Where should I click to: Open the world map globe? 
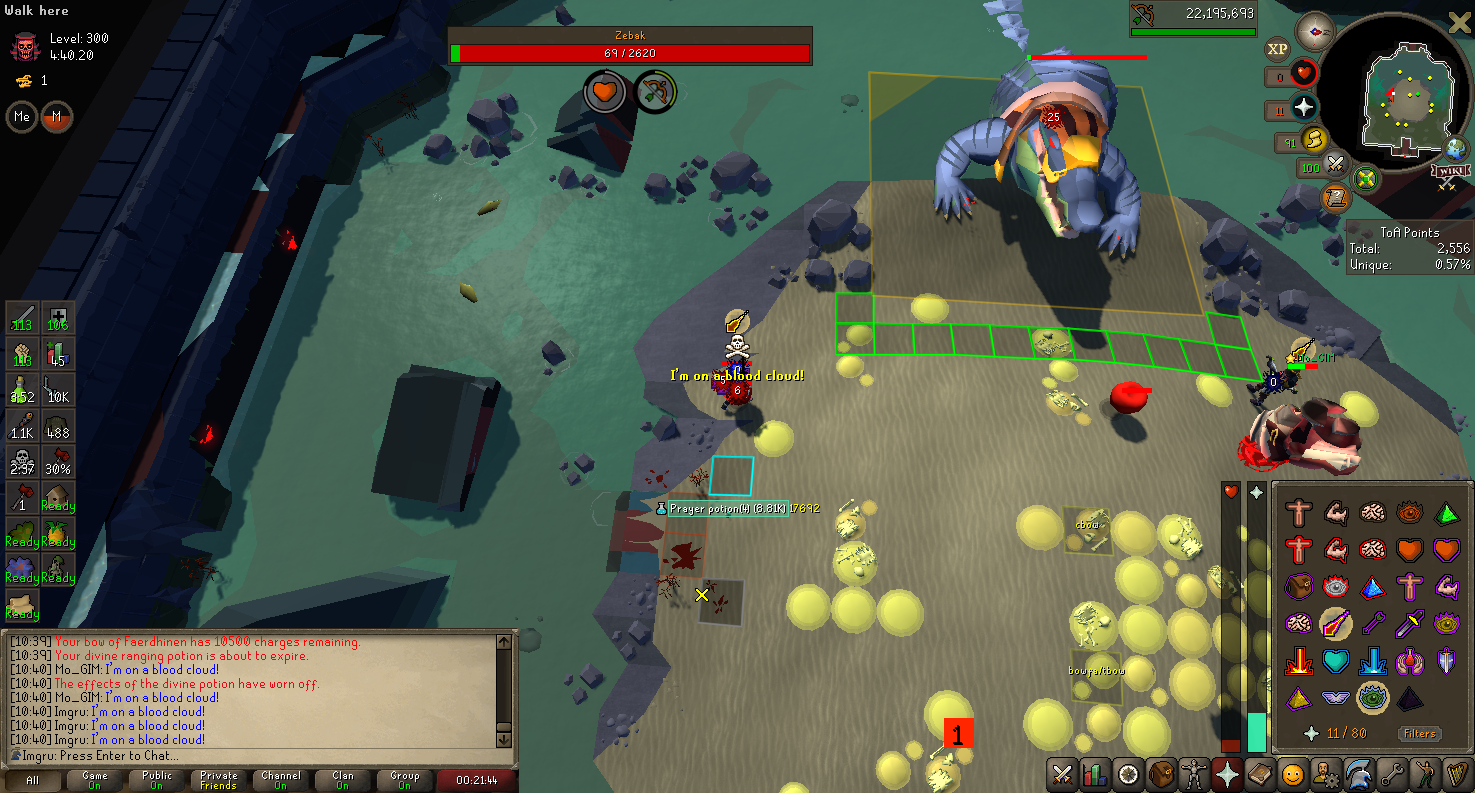[1456, 150]
